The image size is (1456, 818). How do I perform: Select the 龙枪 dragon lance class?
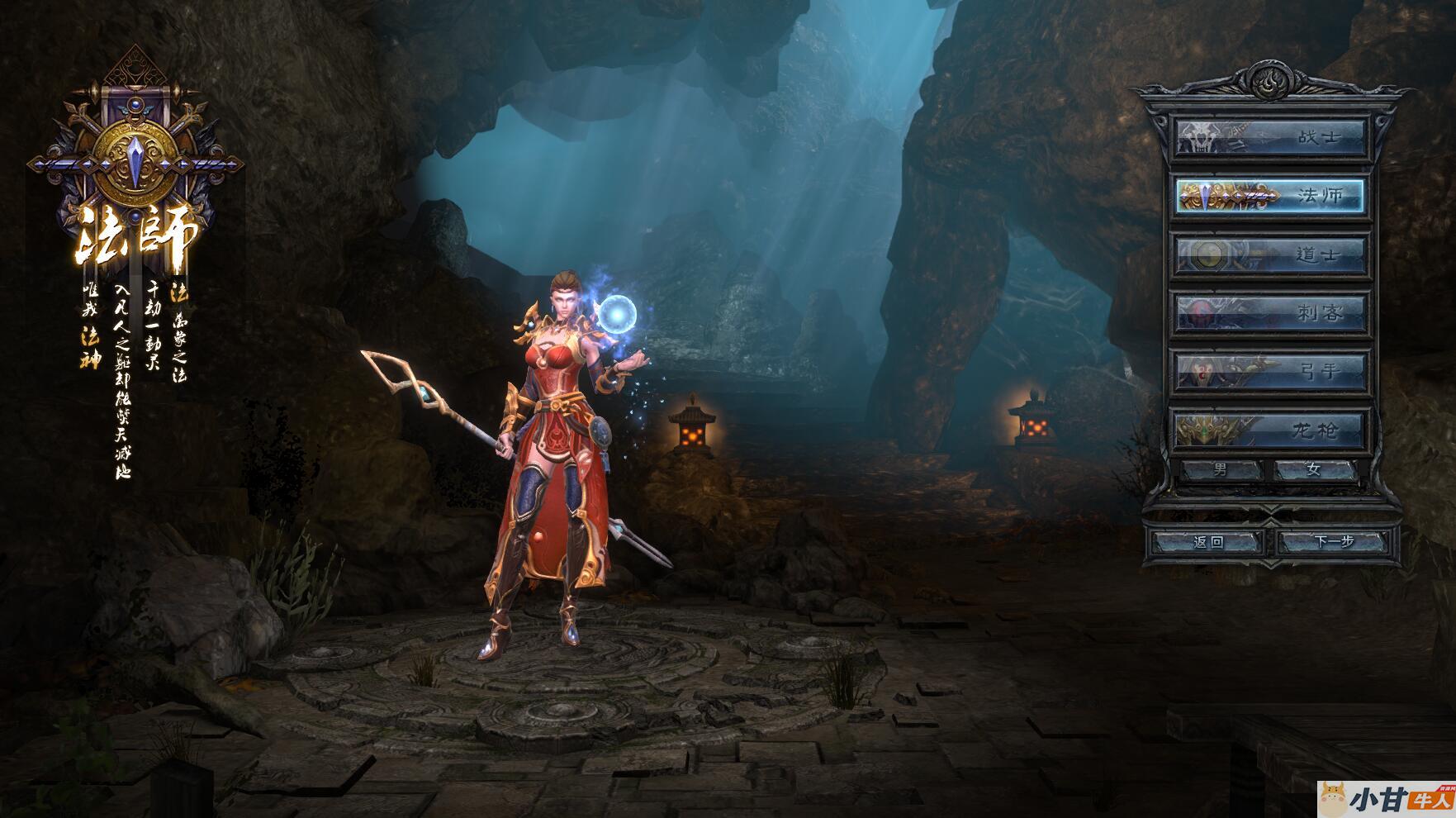[1270, 430]
